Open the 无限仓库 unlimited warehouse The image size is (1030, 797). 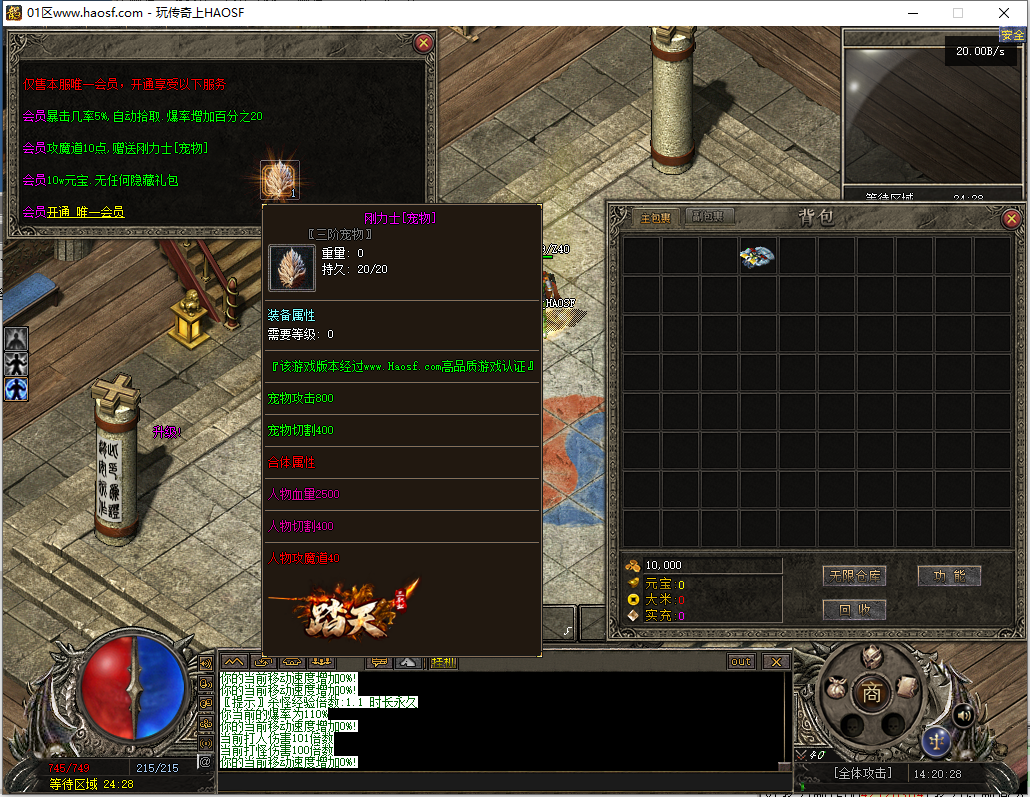point(854,576)
